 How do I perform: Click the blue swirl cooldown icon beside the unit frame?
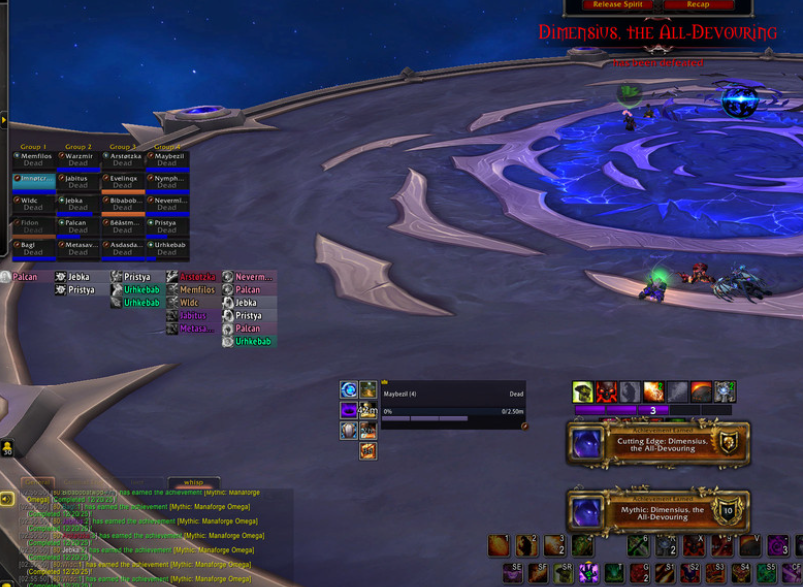[x=349, y=390]
